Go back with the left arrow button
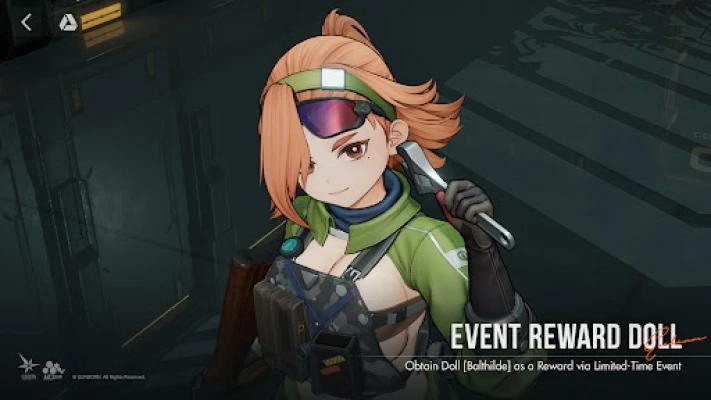The width and height of the screenshot is (711, 400). click(27, 22)
